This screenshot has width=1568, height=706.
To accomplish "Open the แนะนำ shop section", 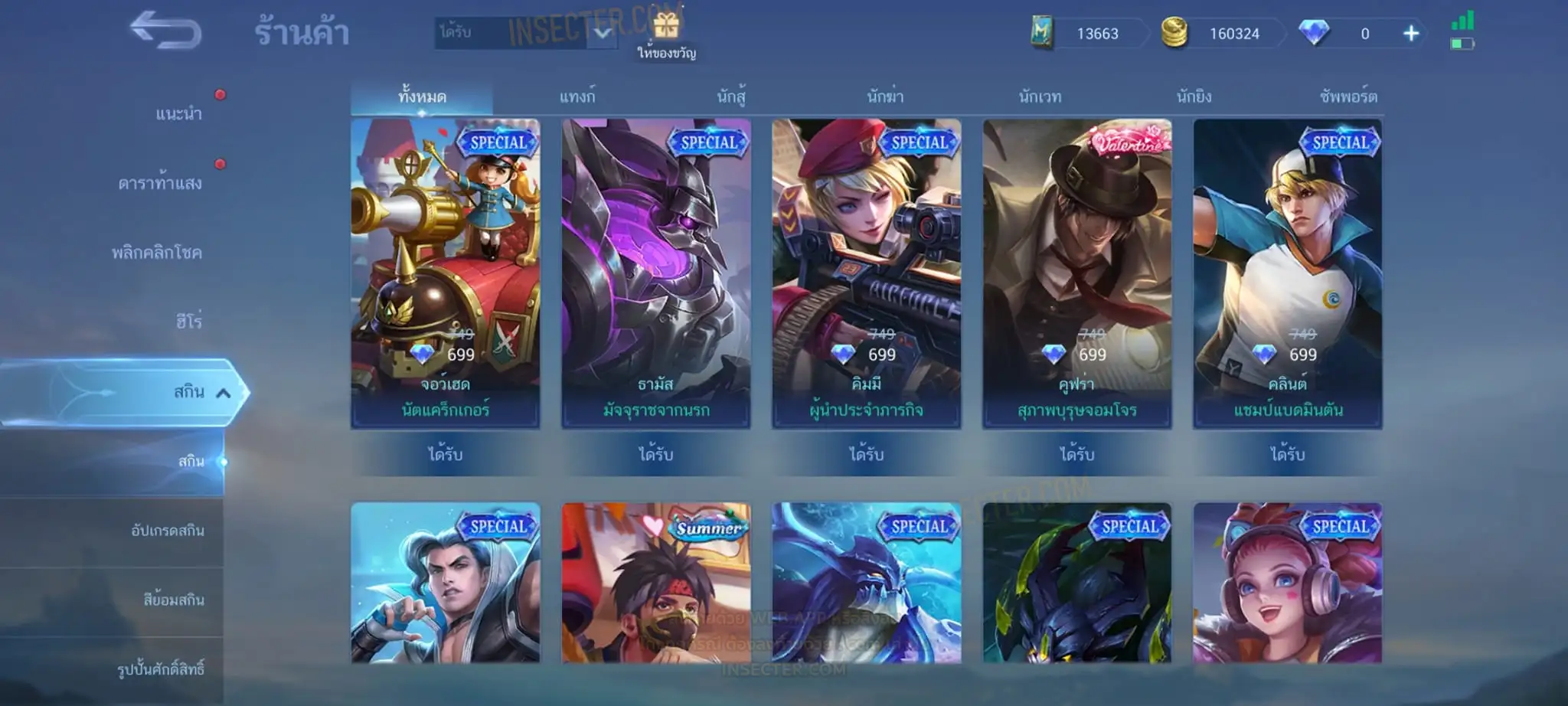I will pyautogui.click(x=178, y=114).
